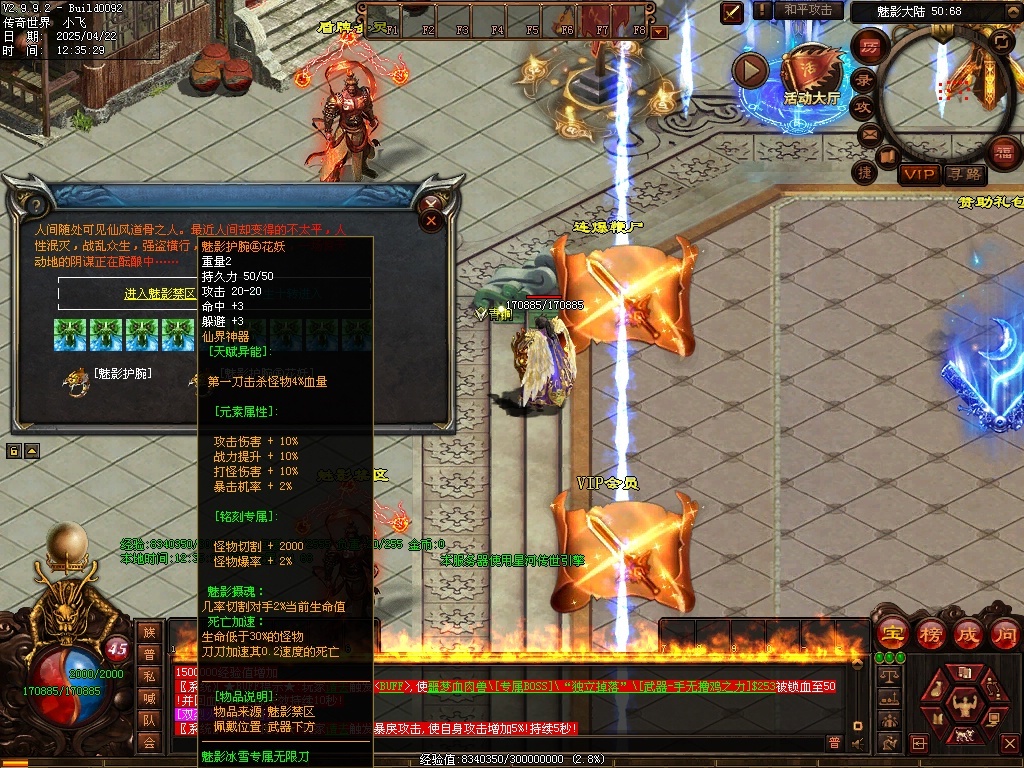Open the 成 achievements button
Screen dimensions: 1024x768
point(967,633)
